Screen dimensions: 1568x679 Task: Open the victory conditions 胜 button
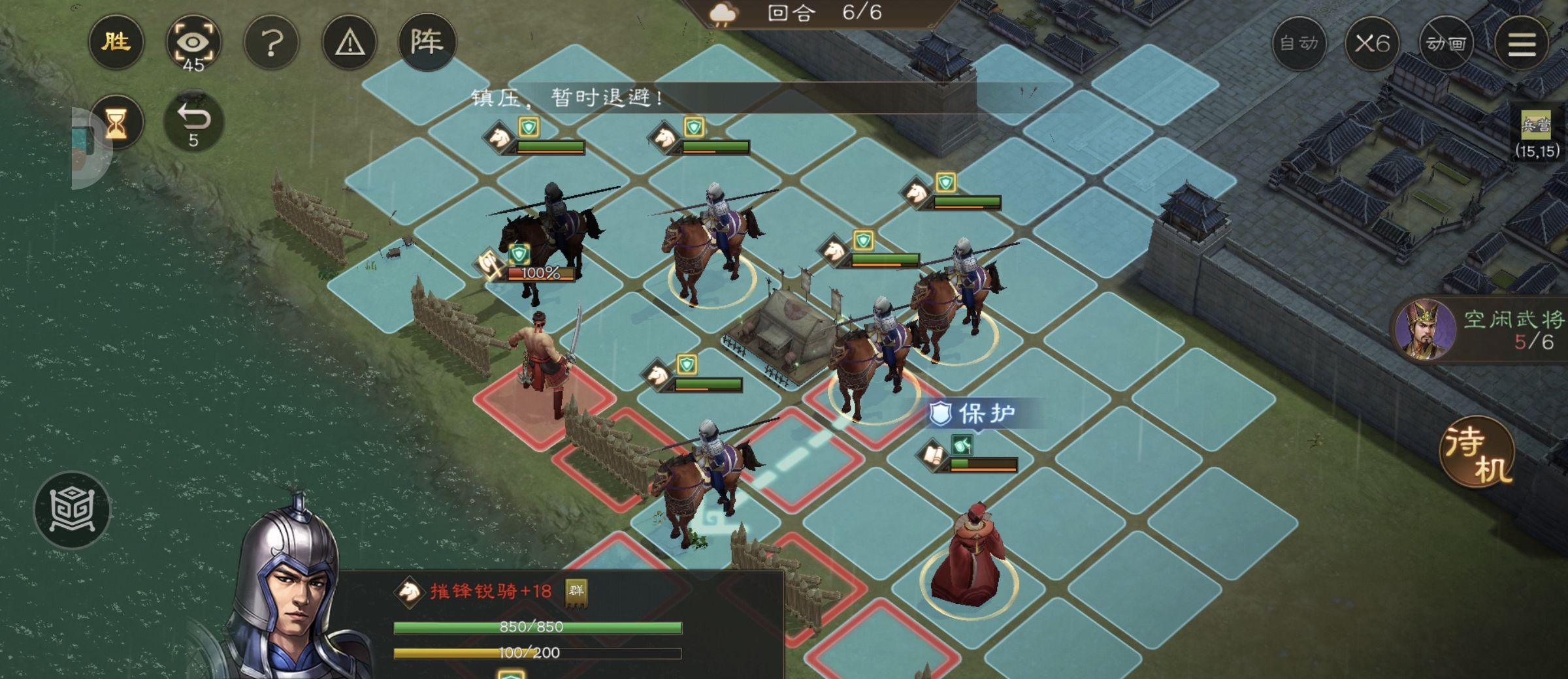[x=116, y=43]
